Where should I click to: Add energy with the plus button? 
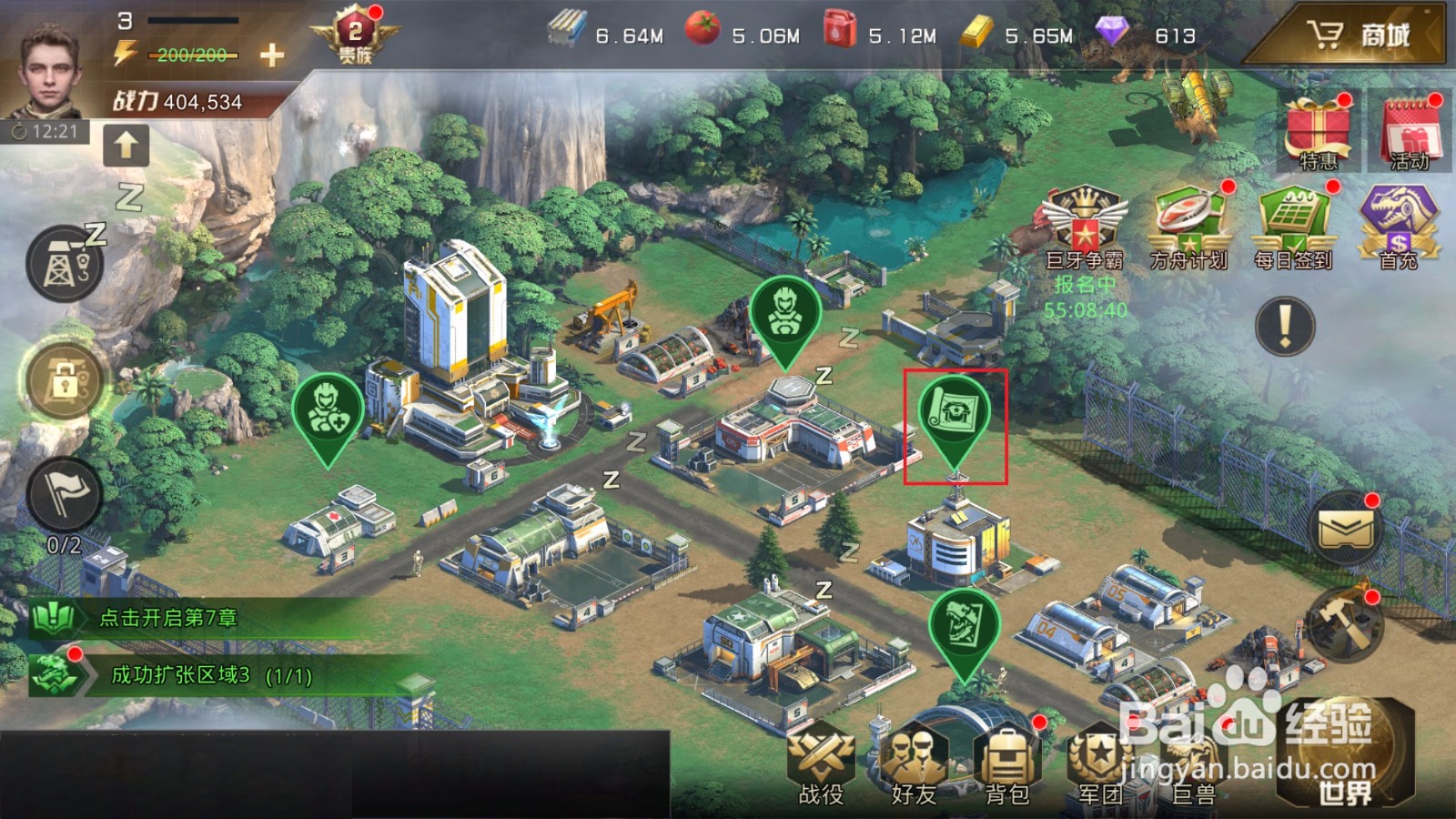(x=271, y=56)
